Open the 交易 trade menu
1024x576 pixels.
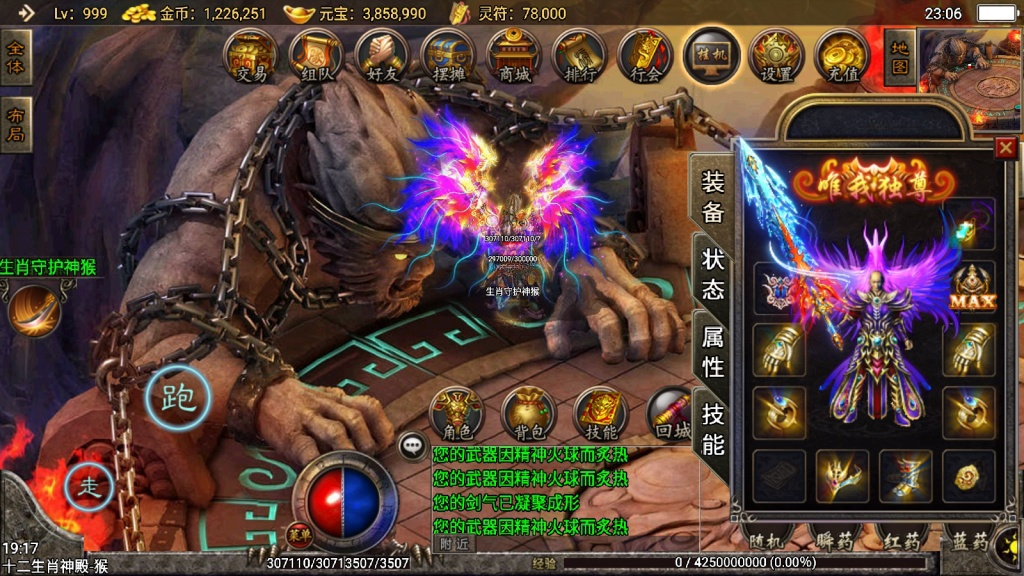pos(251,56)
